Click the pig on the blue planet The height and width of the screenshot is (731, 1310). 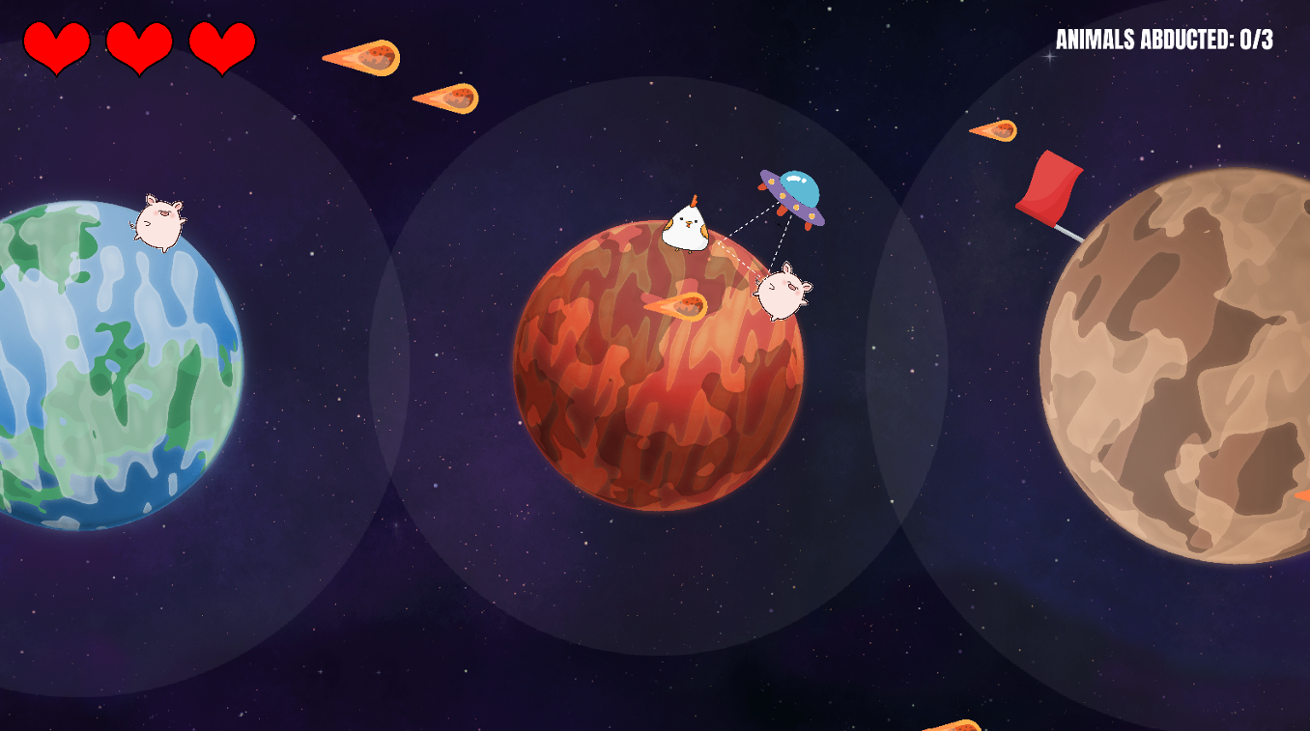[158, 222]
